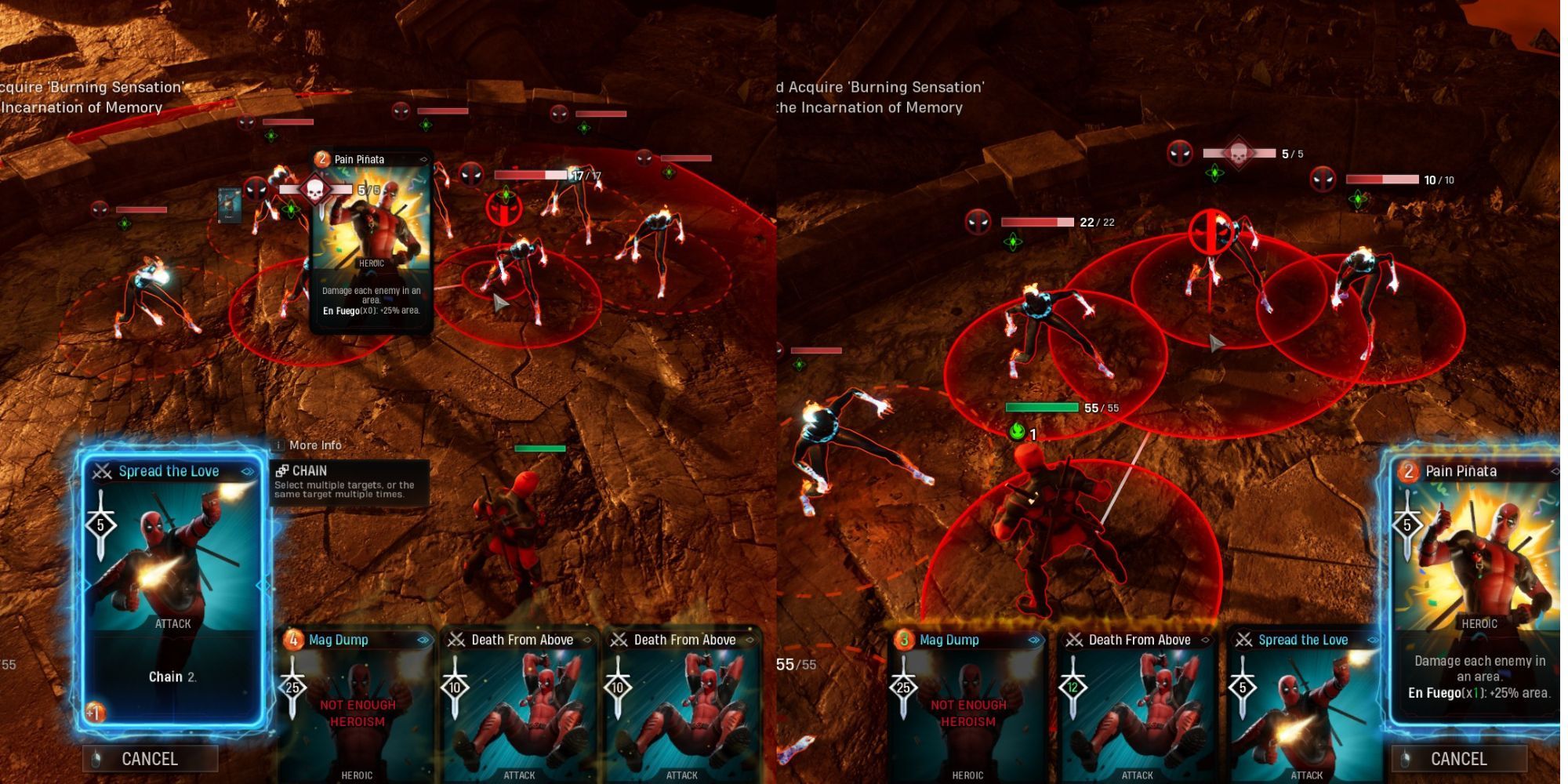Cancel the Spread the Love chain attack

[150, 758]
